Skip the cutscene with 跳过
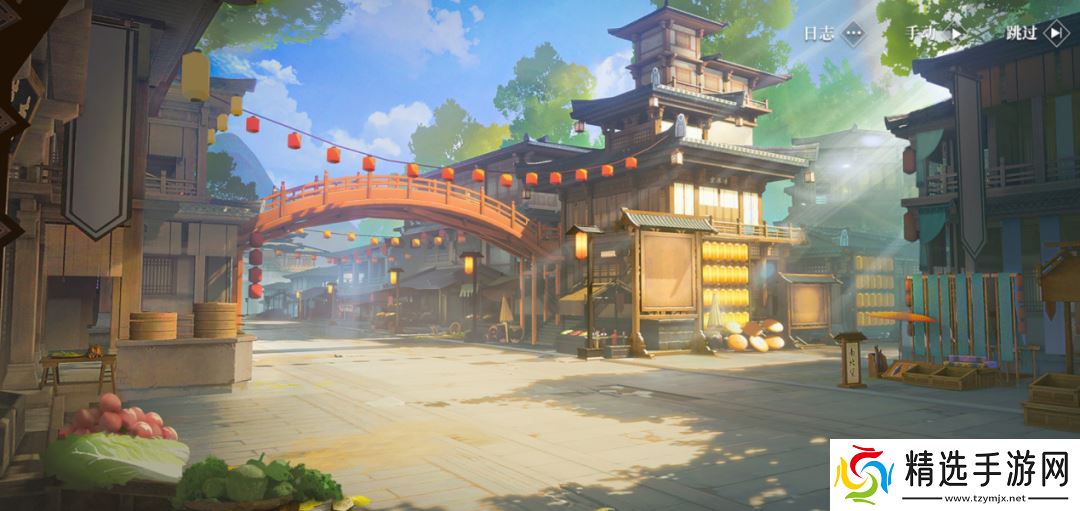The height and width of the screenshot is (511, 1080). point(1037,33)
